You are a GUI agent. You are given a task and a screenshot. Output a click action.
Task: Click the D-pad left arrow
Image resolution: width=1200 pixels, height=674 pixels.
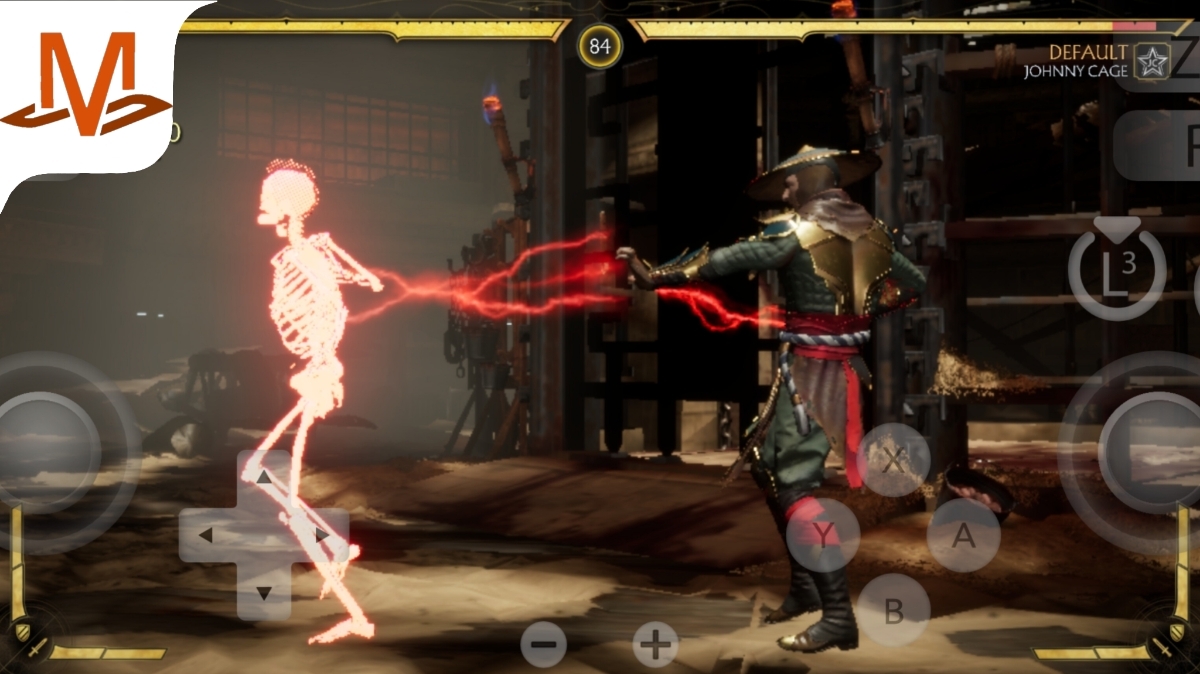click(206, 535)
